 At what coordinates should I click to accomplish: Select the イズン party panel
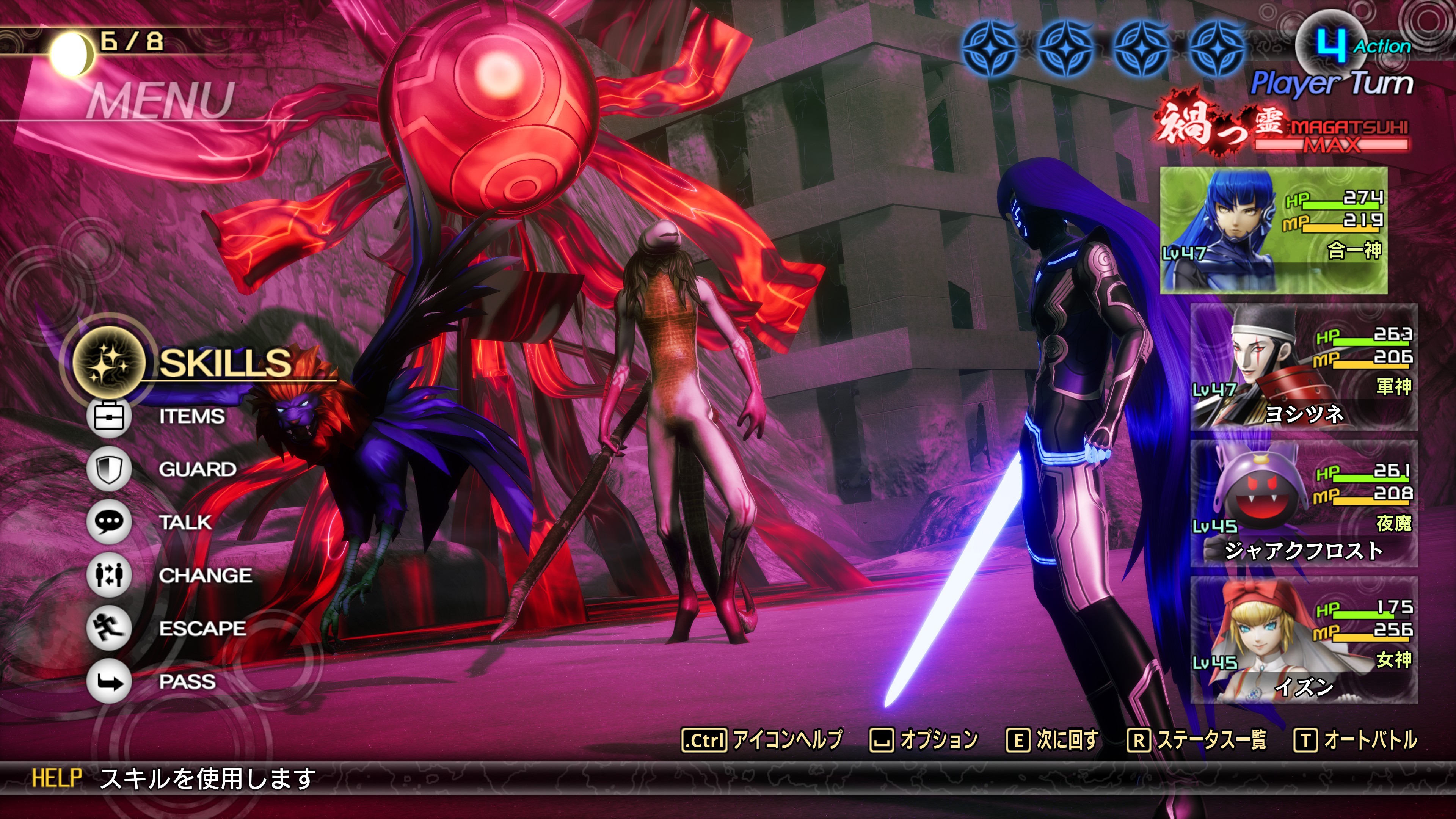click(x=1304, y=640)
